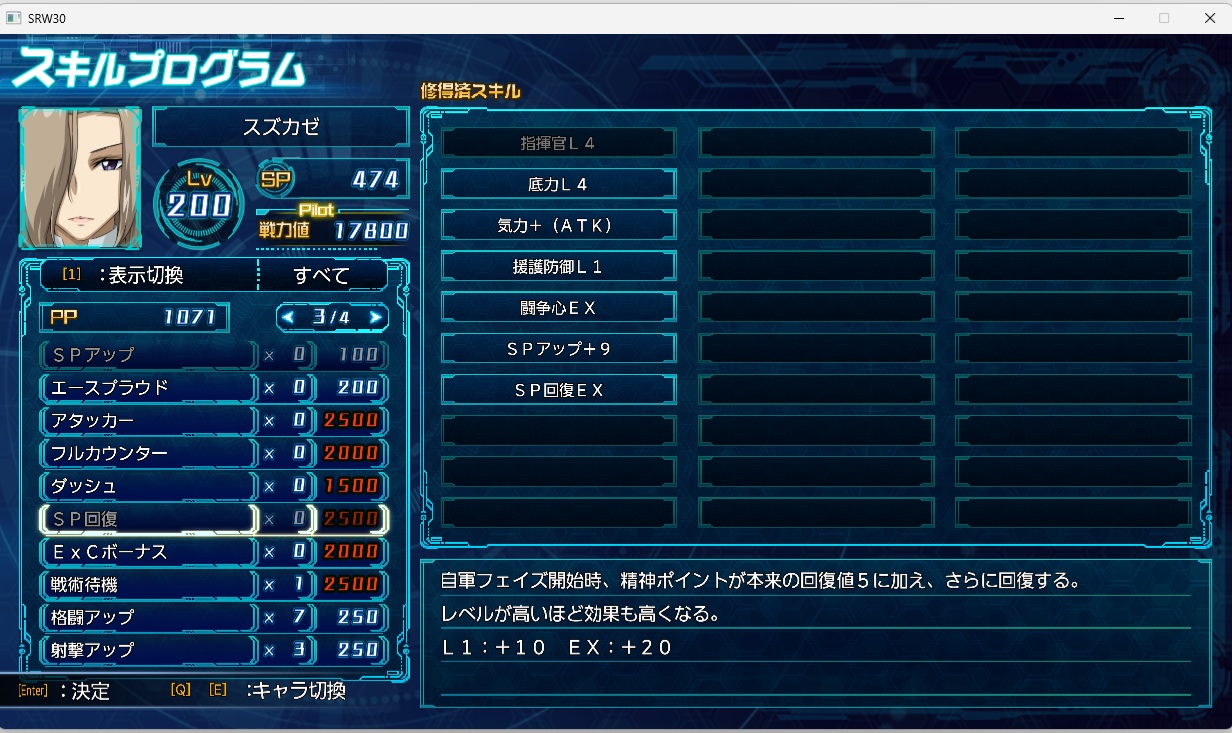Pick the フルカウンター skill program

point(147,453)
